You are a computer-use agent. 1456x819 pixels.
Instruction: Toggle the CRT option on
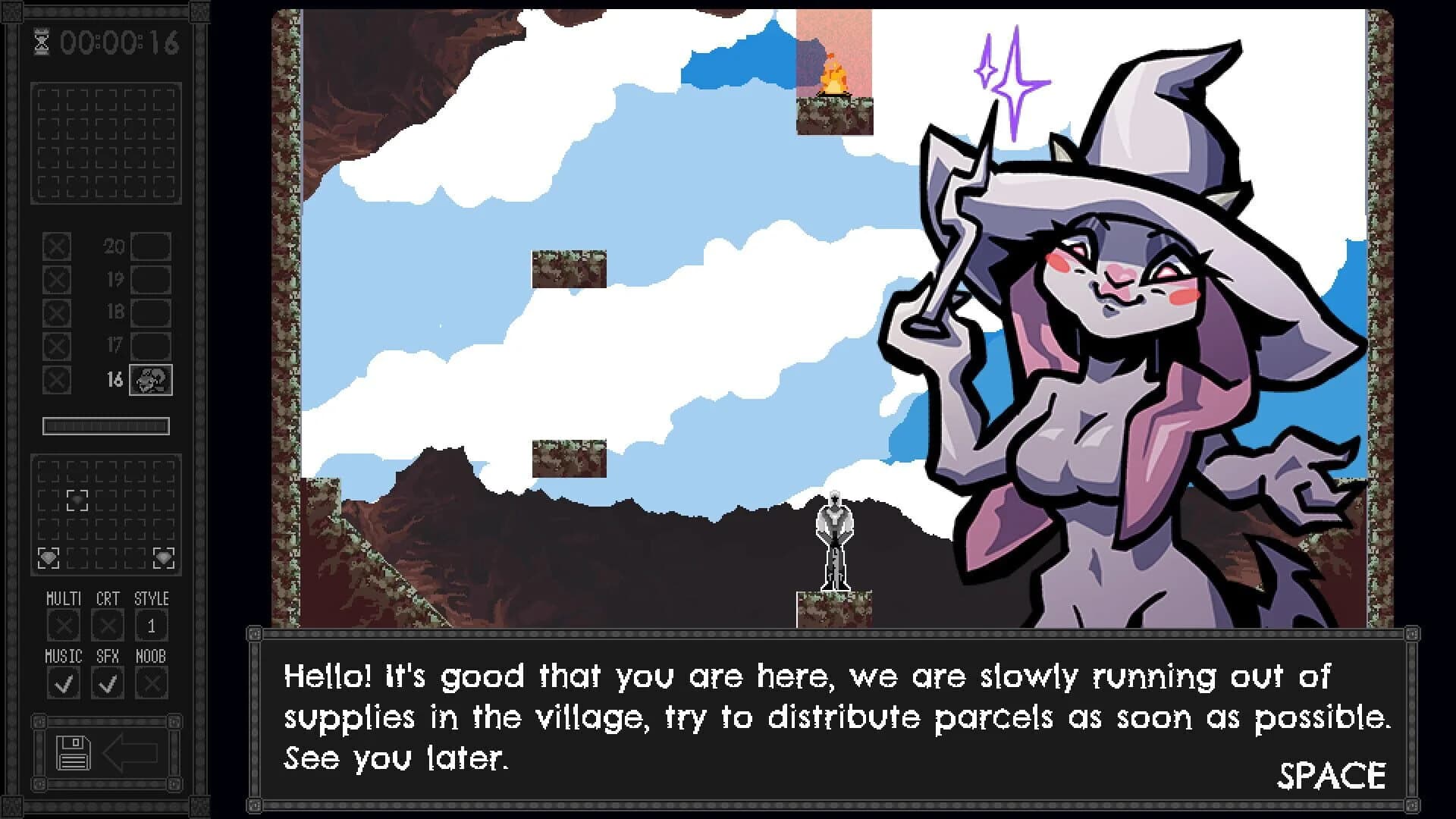click(106, 626)
